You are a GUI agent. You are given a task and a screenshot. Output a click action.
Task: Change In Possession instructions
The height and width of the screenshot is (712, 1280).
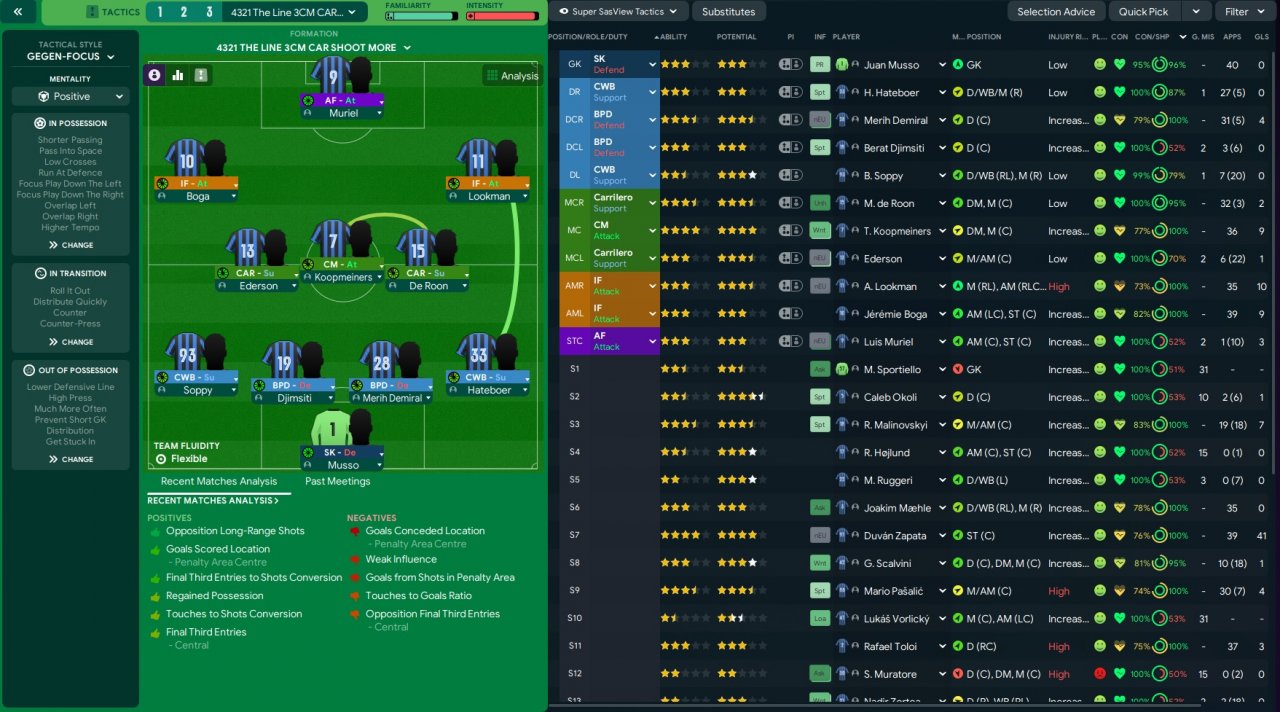coord(70,245)
